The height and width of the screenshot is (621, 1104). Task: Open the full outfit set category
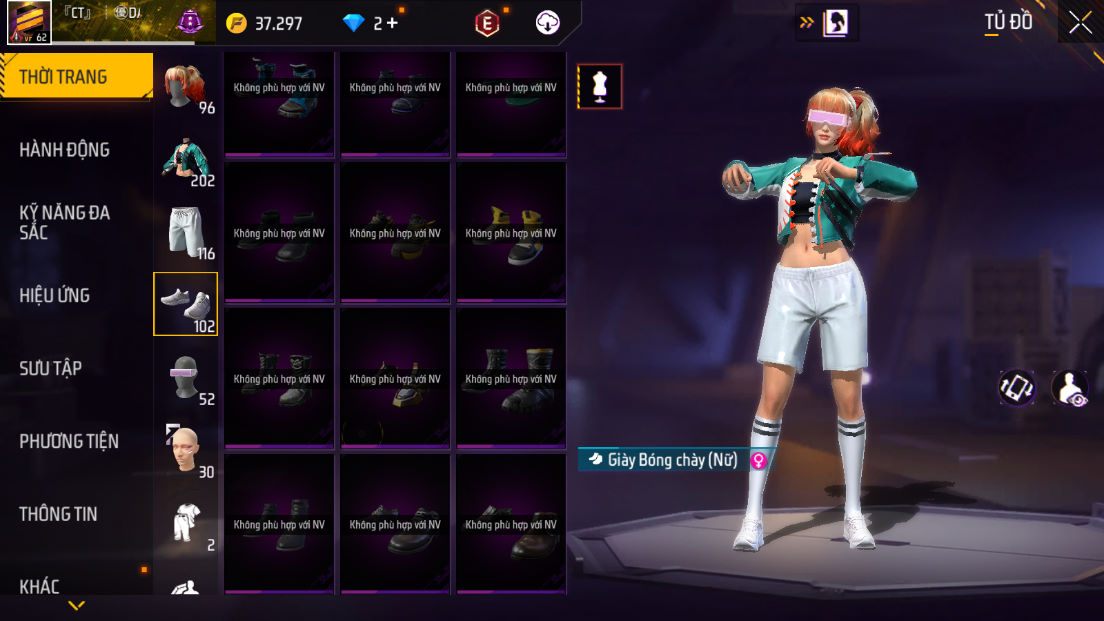coord(186,523)
